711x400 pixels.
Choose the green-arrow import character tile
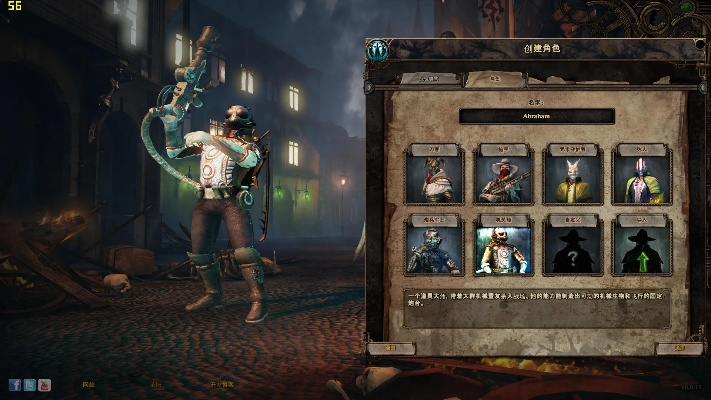(642, 247)
